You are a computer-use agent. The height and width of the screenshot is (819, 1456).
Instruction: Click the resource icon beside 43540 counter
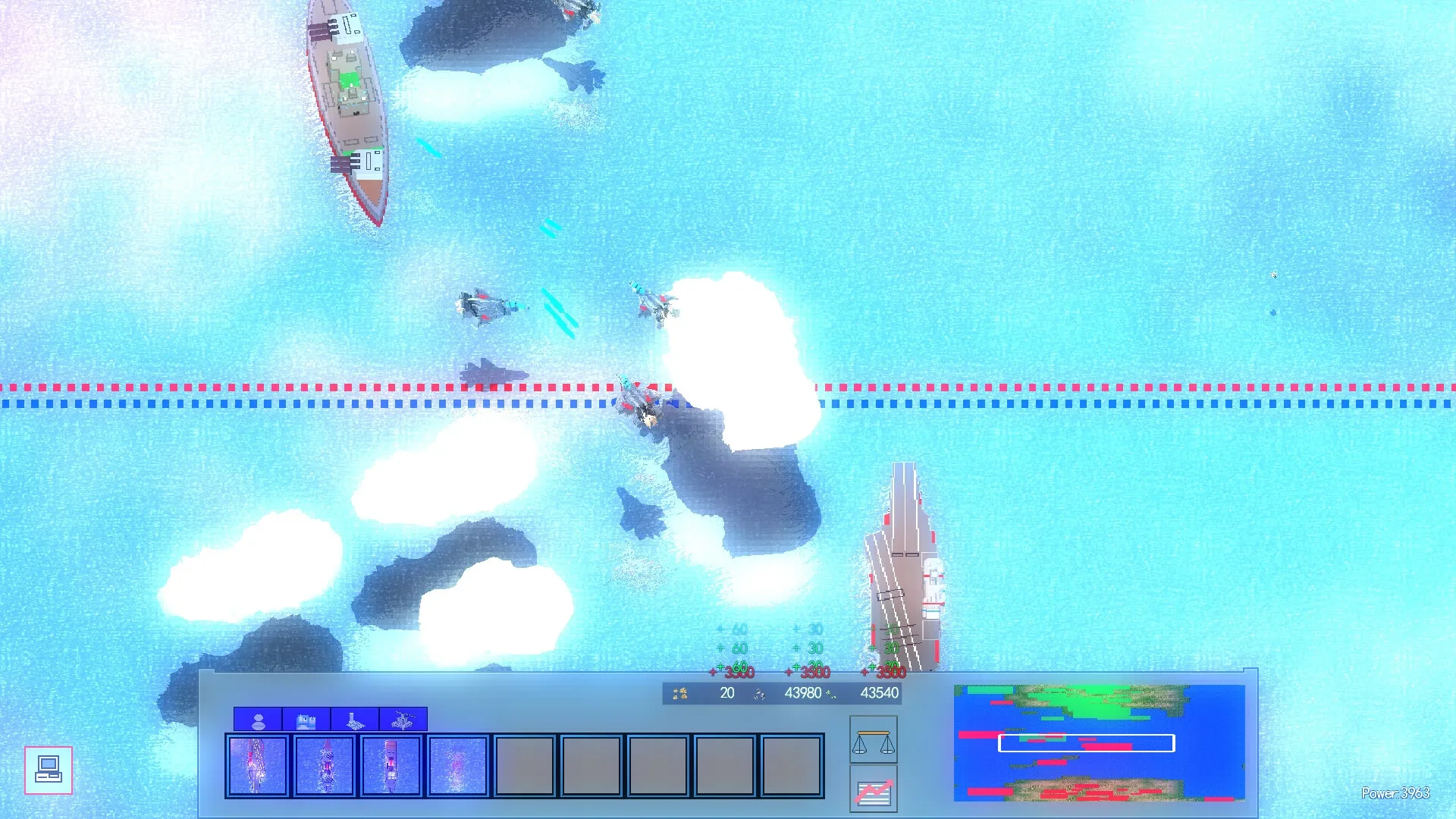(x=832, y=692)
